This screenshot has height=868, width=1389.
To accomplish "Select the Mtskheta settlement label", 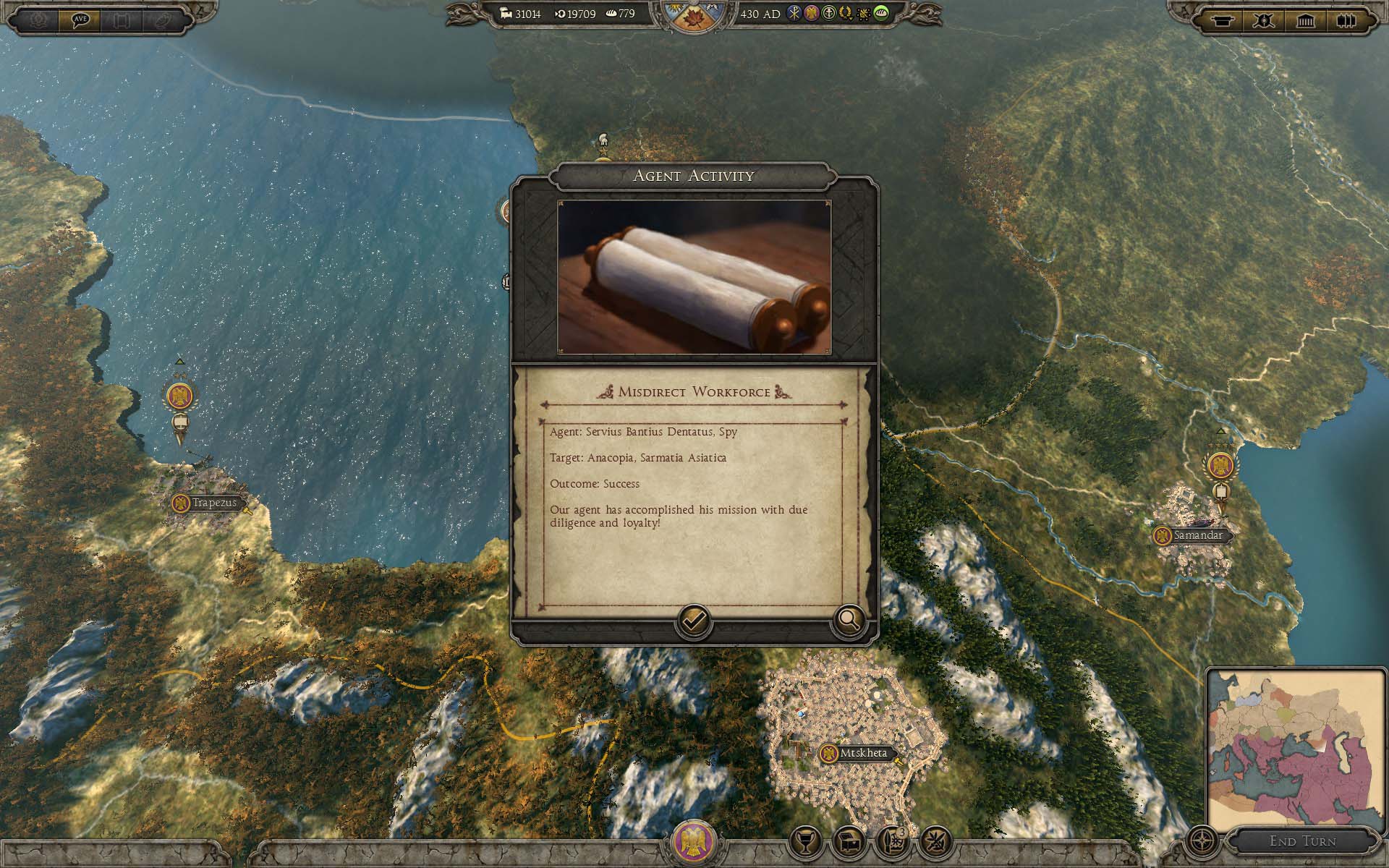I will [862, 753].
